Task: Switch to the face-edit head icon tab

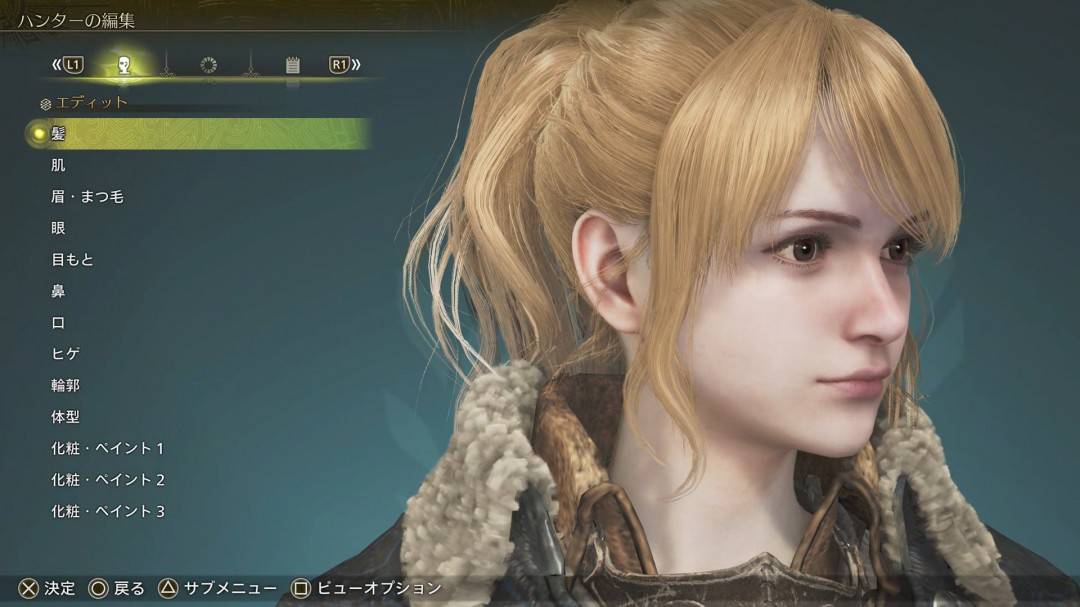Action: (x=124, y=65)
